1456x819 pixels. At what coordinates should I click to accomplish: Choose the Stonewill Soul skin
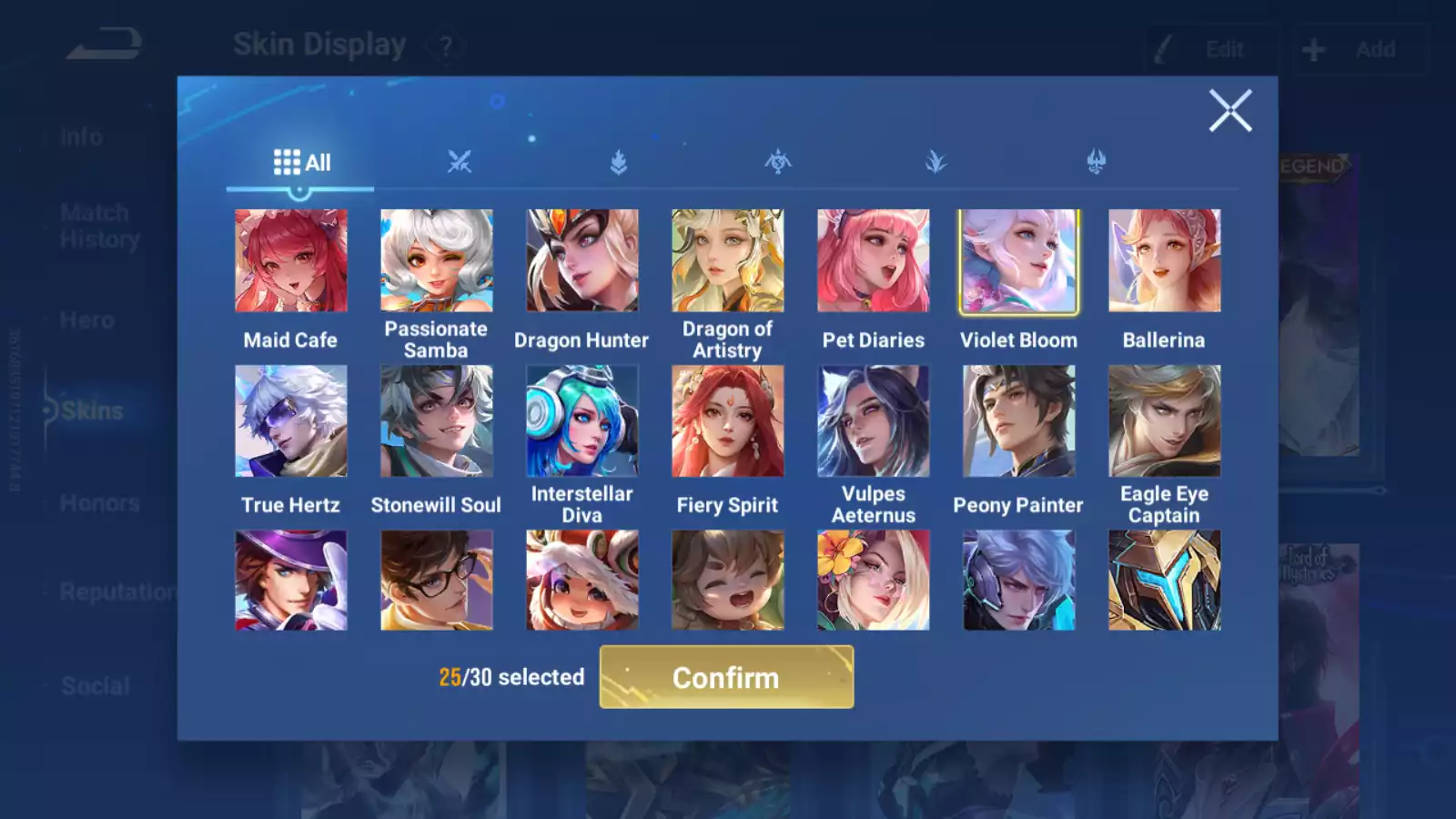tap(436, 421)
